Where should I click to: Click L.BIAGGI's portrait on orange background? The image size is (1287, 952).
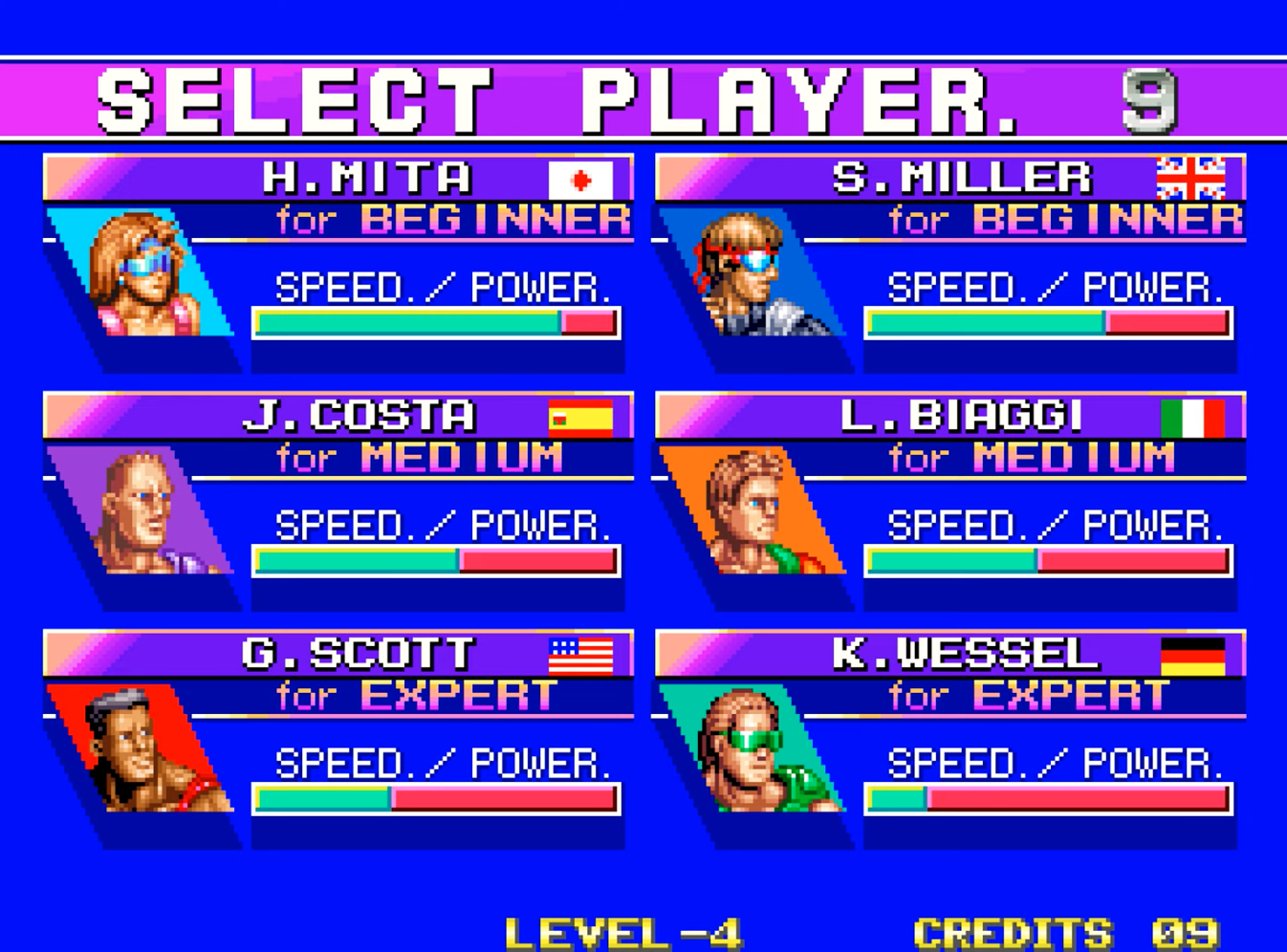pos(753,512)
